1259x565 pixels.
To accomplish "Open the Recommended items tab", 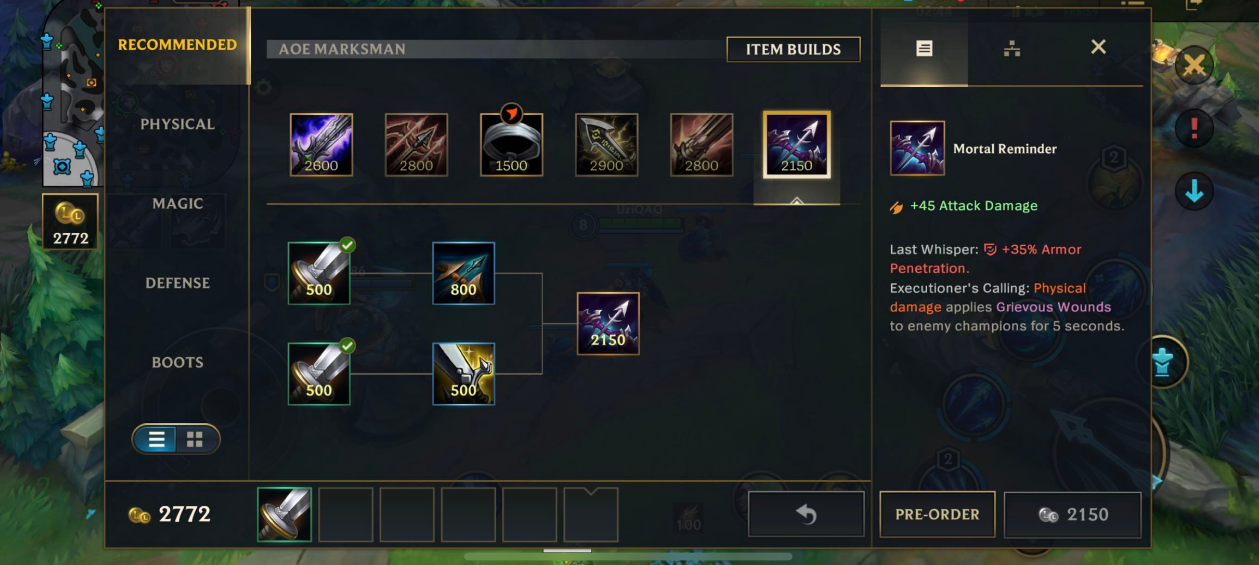I will (x=177, y=45).
